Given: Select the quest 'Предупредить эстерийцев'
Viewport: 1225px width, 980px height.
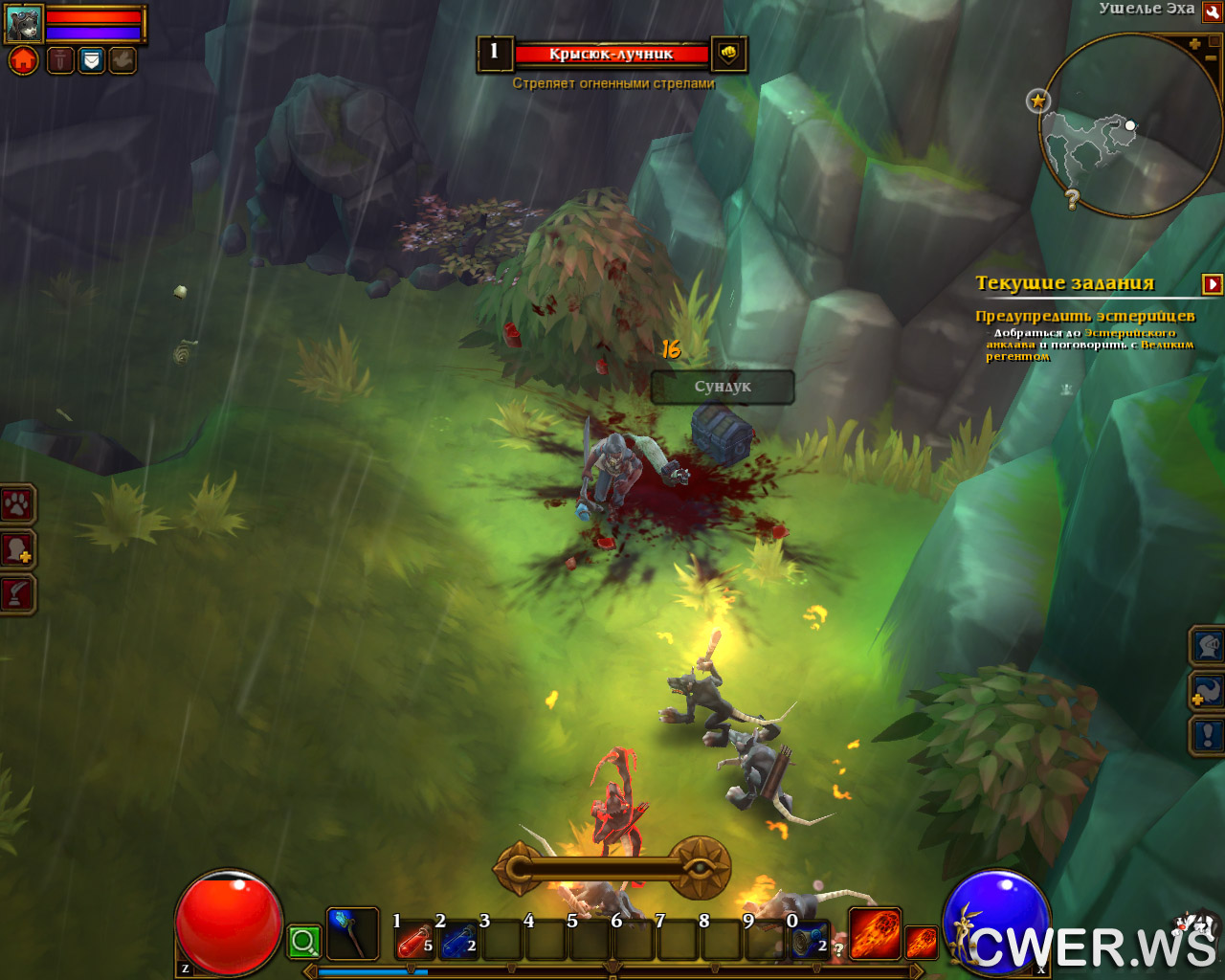Looking at the screenshot, I should coord(1084,316).
